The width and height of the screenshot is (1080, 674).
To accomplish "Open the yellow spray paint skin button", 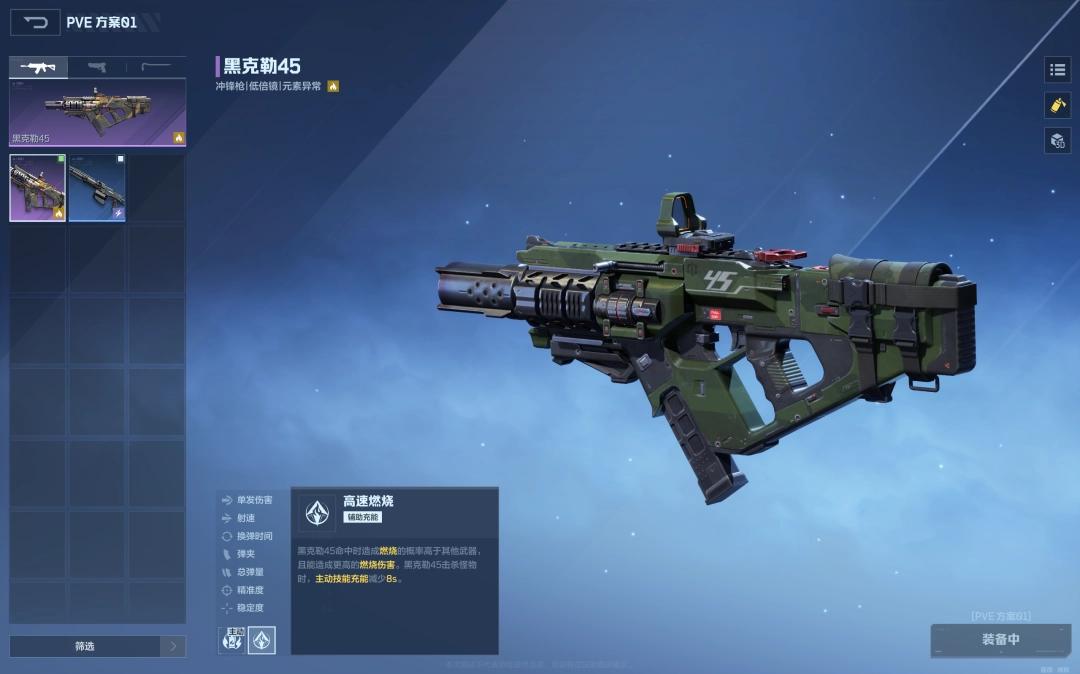I will tap(1057, 105).
